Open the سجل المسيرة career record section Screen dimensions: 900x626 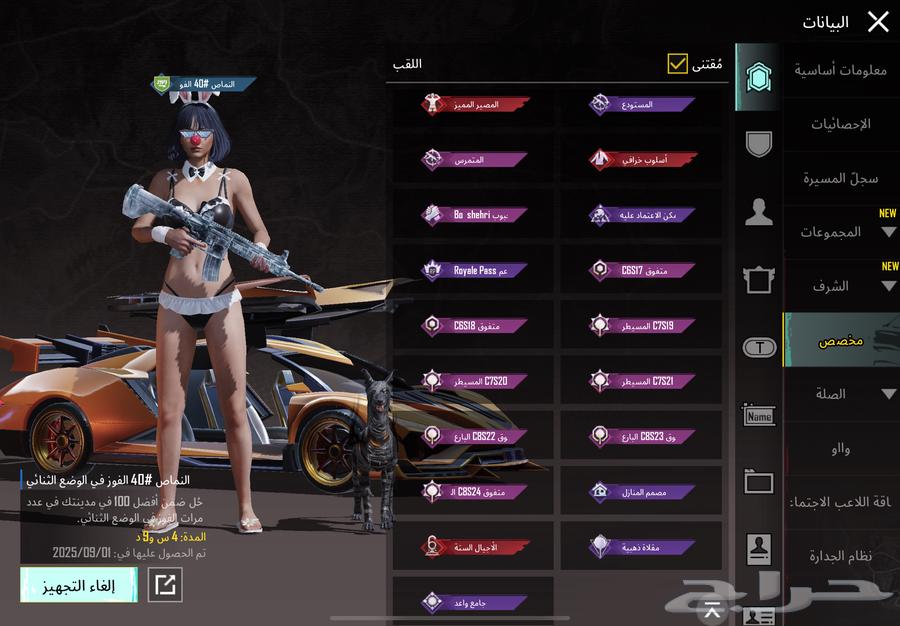[840, 178]
